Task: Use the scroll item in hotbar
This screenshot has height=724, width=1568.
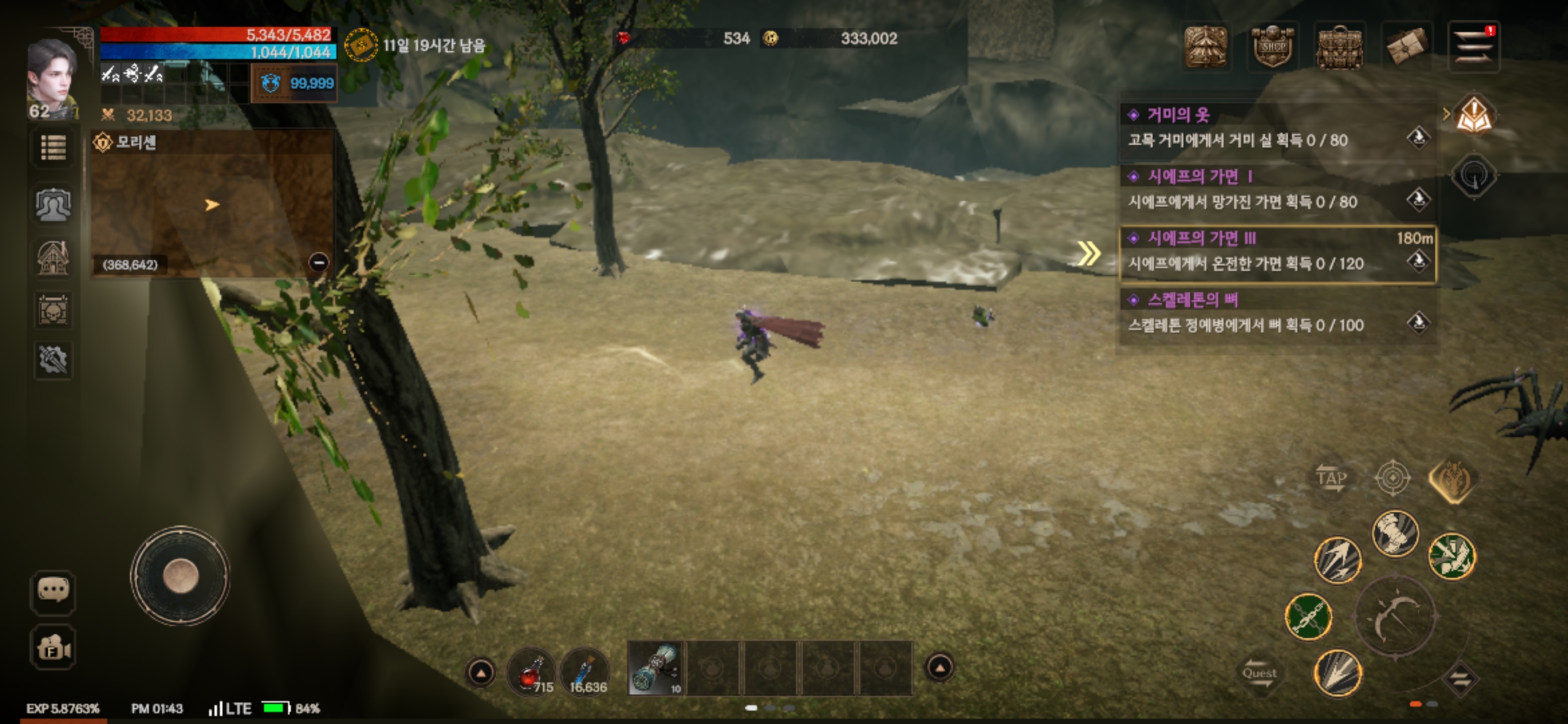Action: tap(655, 668)
